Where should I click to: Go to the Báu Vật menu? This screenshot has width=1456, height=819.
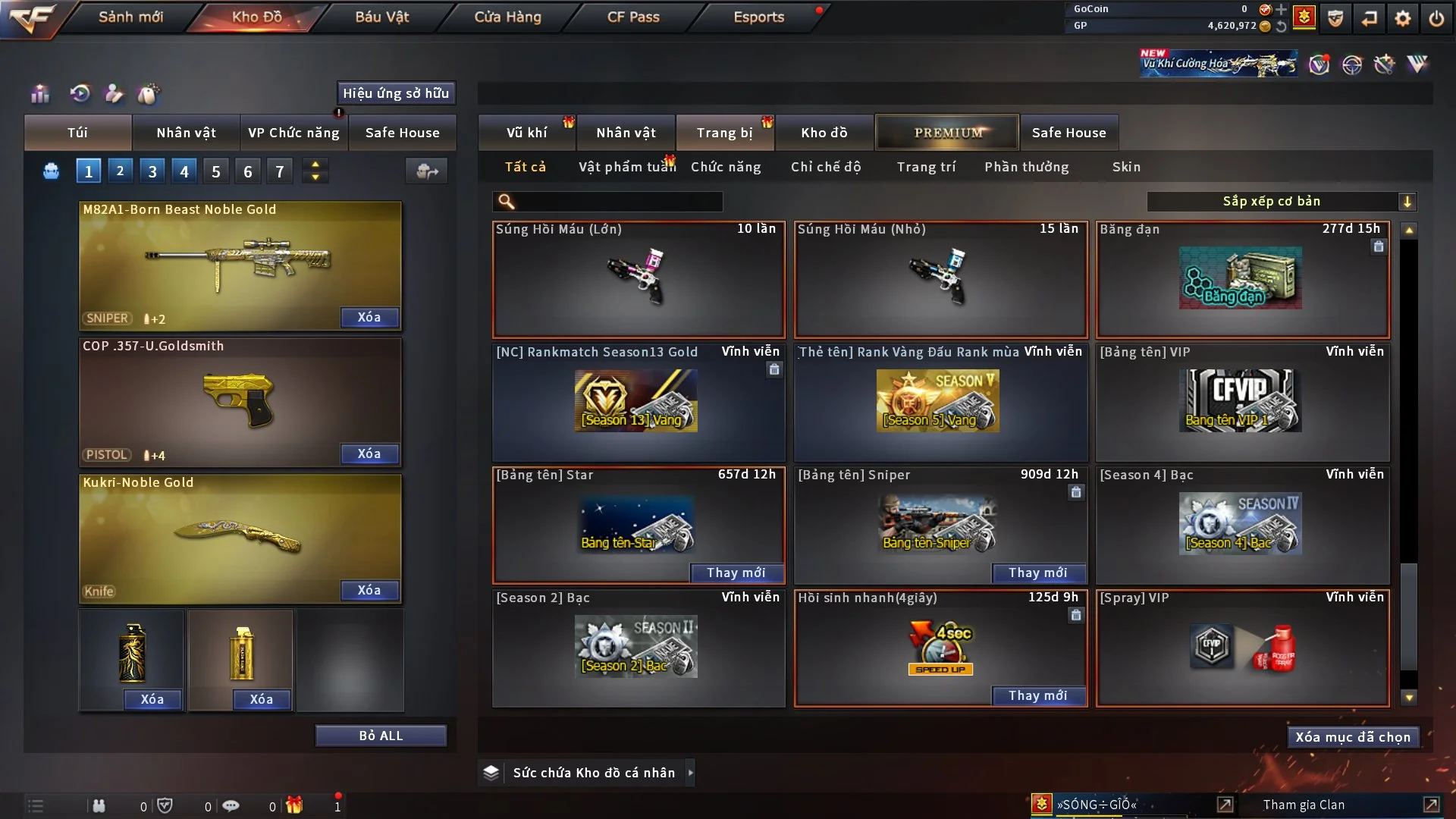click(381, 17)
